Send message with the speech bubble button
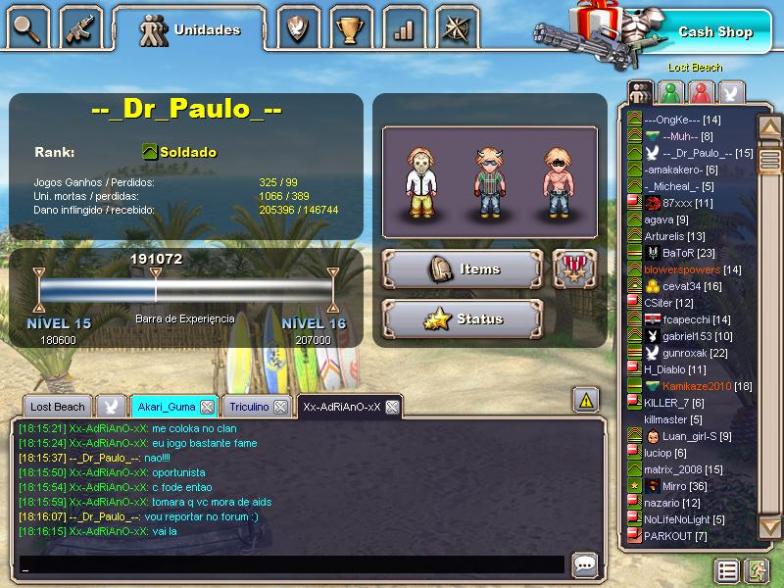 point(585,565)
